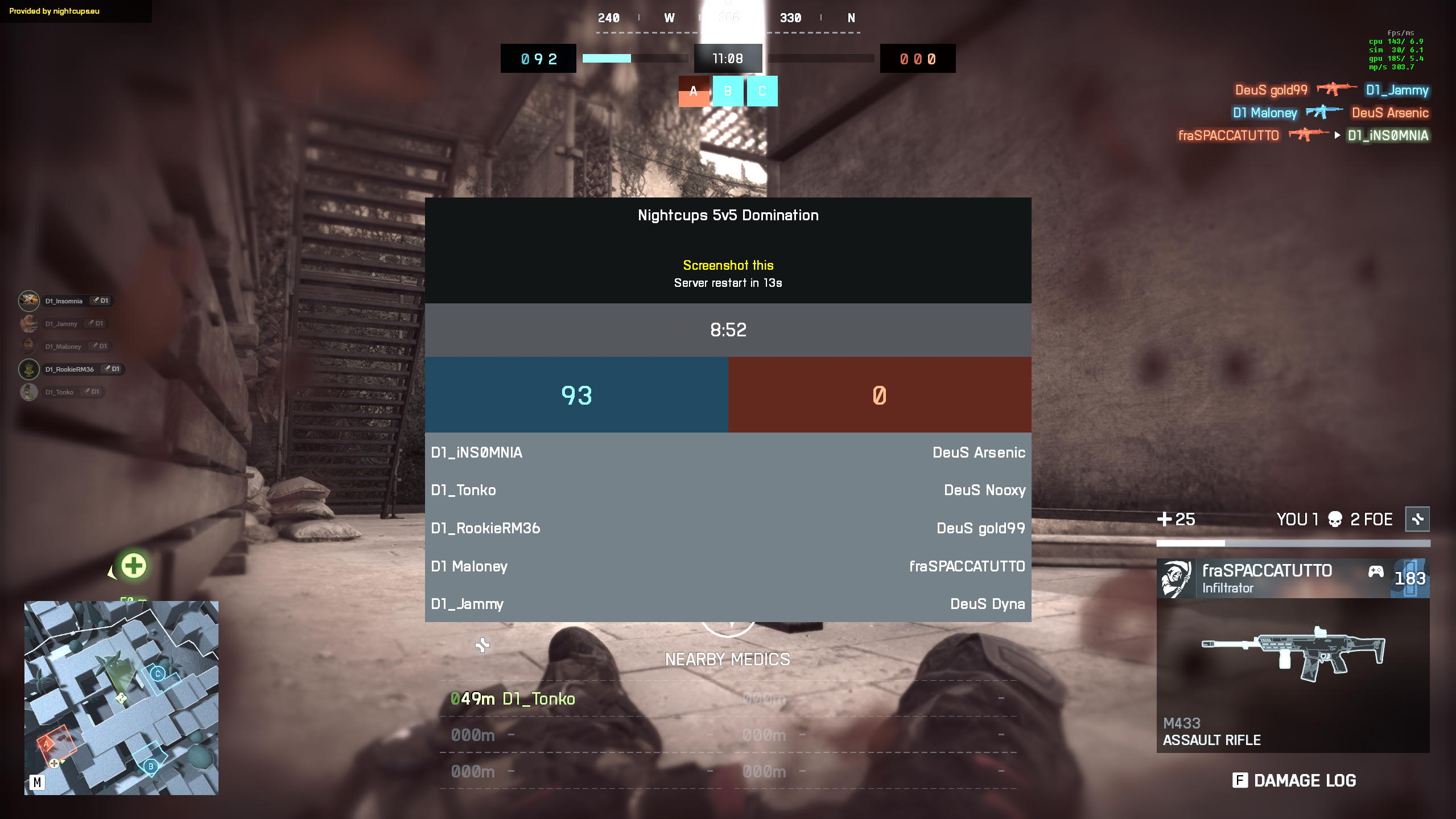Click the red team score 0 panel

tap(879, 395)
